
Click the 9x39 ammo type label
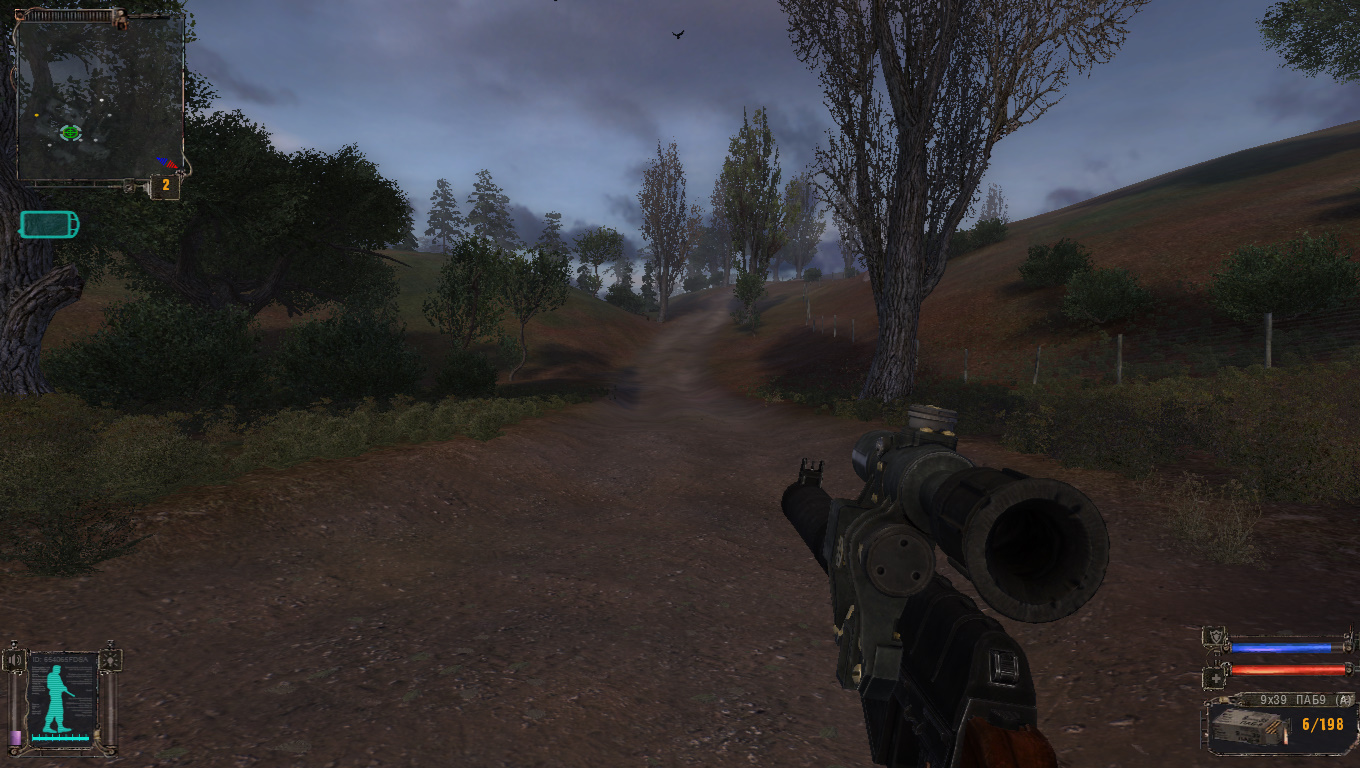point(1285,700)
